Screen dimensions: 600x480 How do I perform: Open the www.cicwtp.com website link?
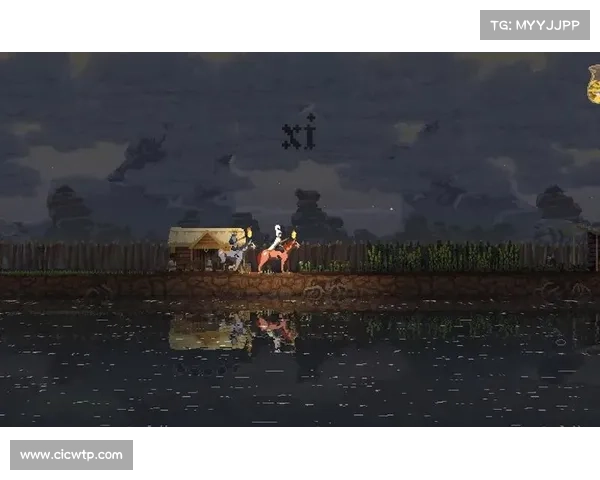(71, 455)
